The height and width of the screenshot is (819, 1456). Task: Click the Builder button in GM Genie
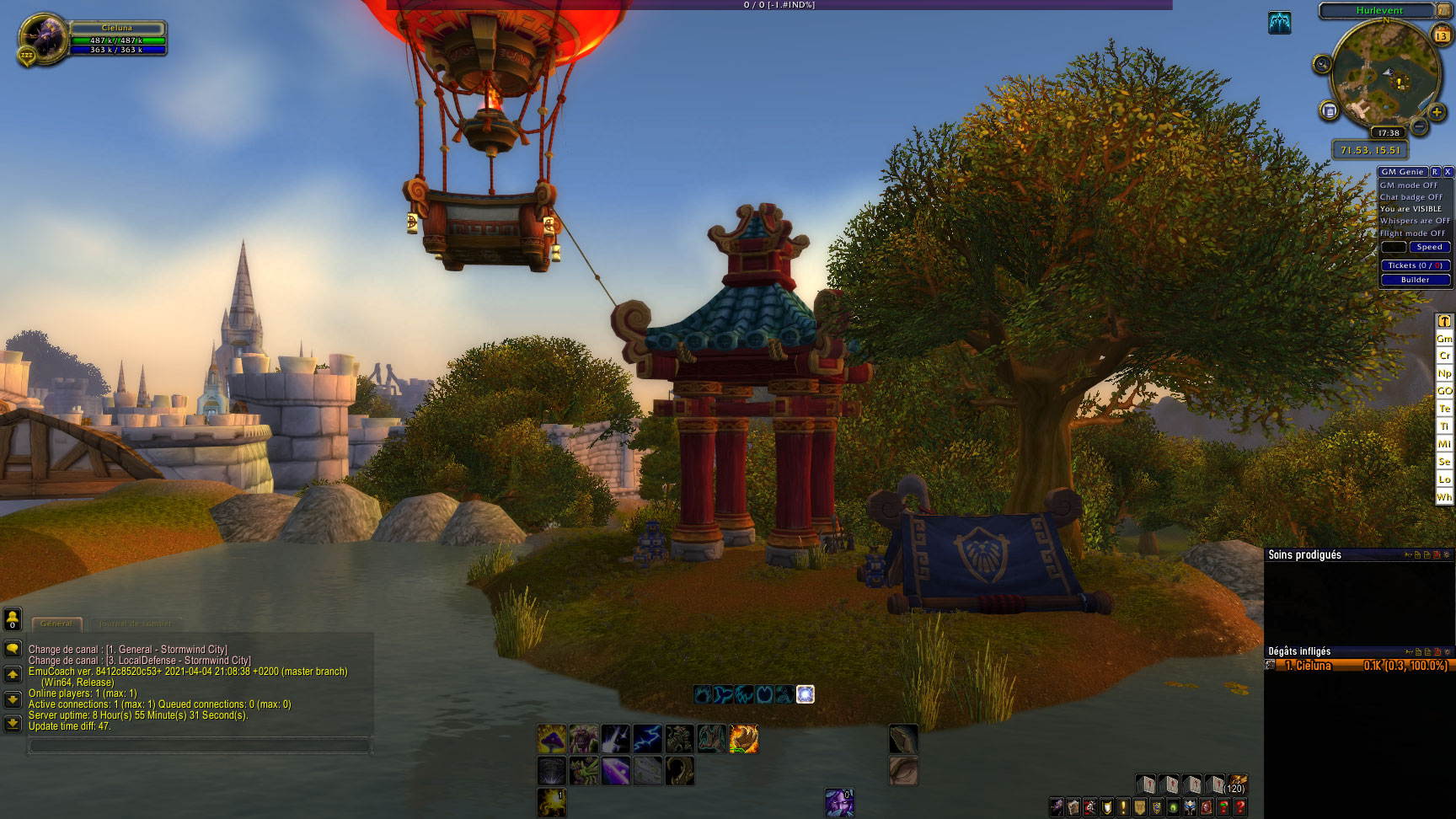(1415, 280)
